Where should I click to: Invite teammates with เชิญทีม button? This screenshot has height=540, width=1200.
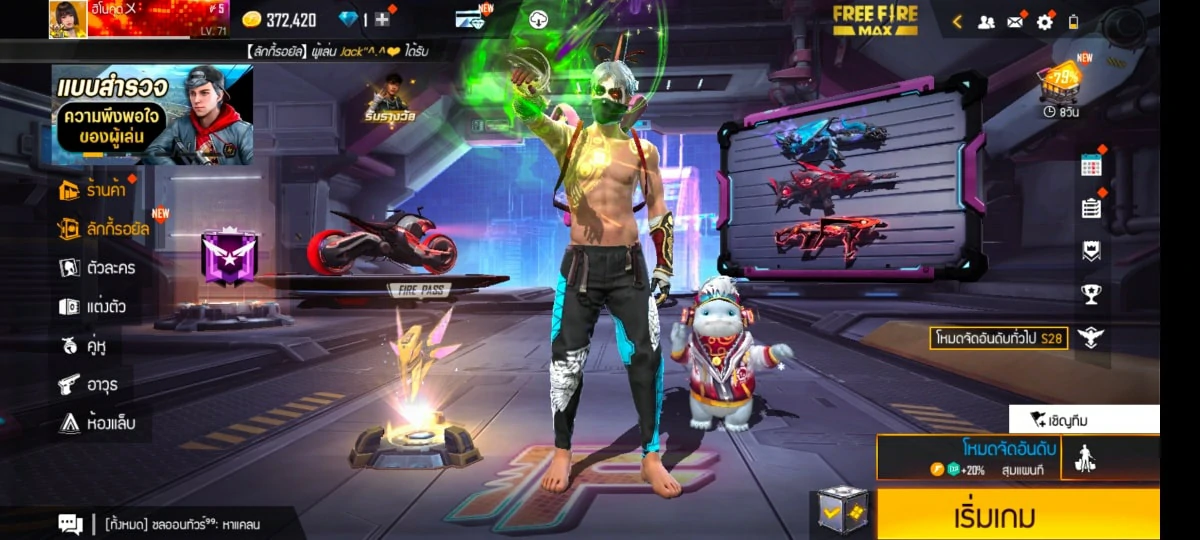coord(1083,420)
